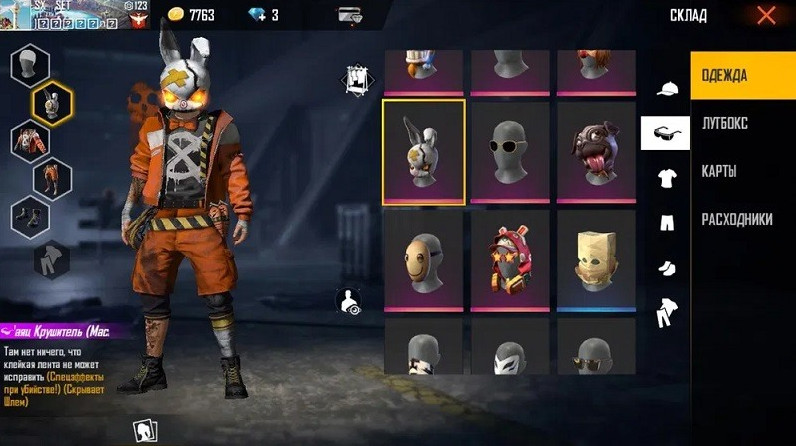Open the ЛУТБОКС tab
796x446 pixels.
pyautogui.click(x=742, y=124)
